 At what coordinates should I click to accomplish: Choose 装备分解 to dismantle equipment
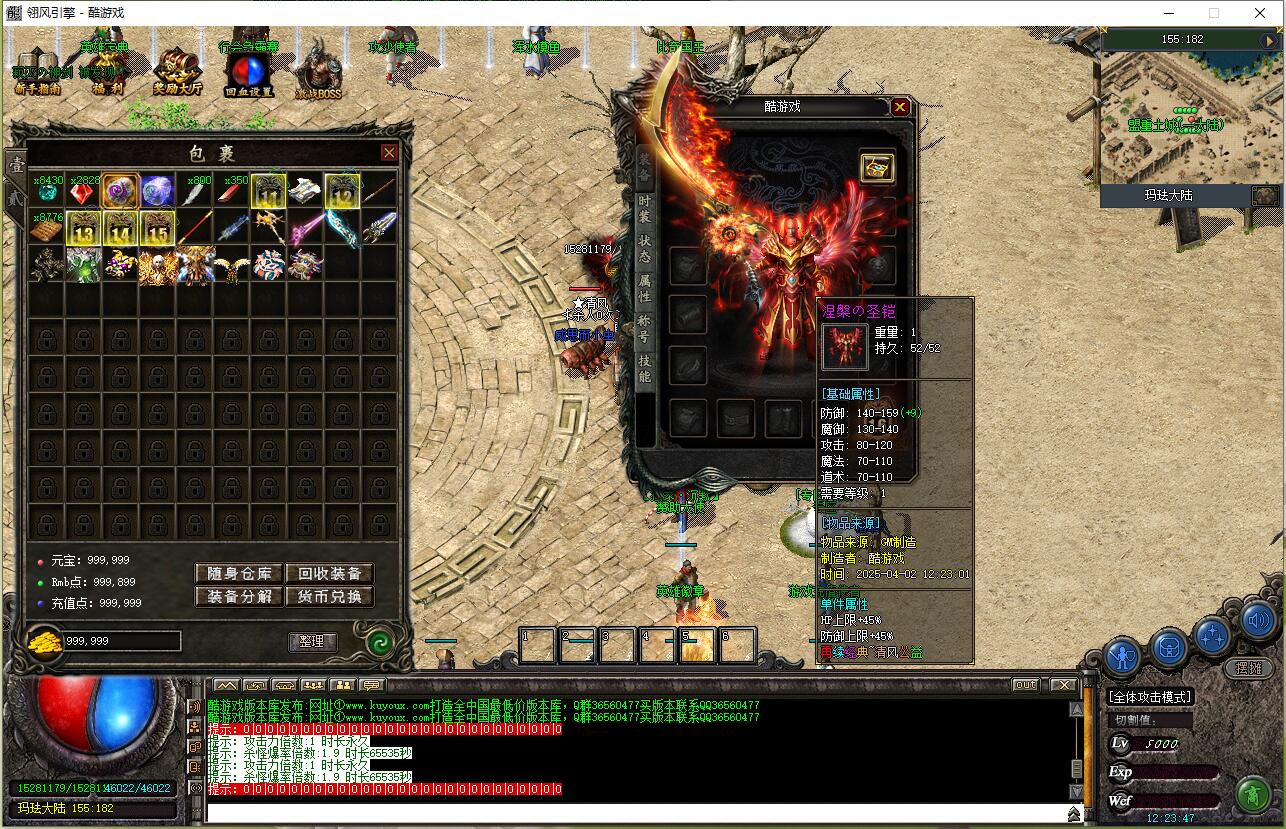(239, 596)
